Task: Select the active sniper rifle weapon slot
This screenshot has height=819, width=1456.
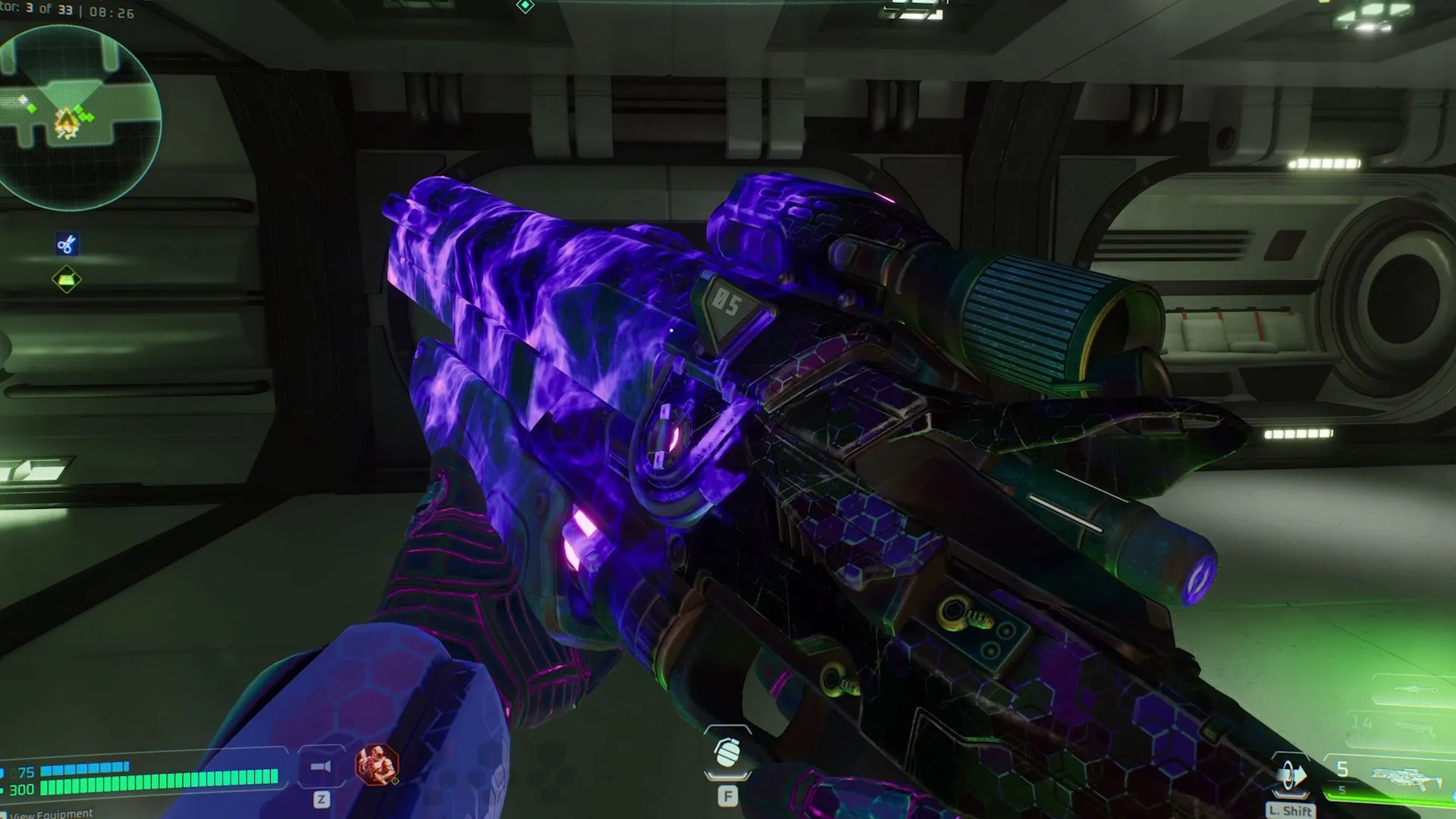Action: pyautogui.click(x=1401, y=777)
